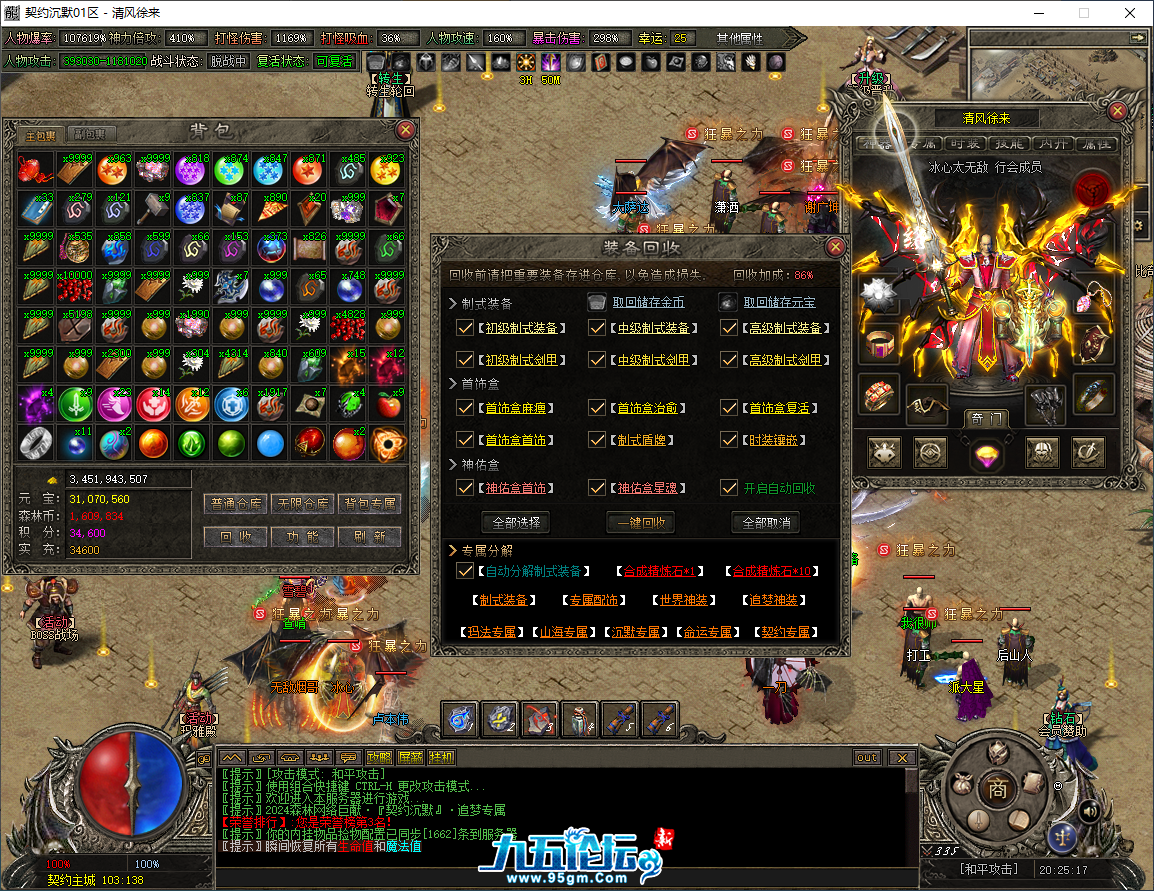Click 全部取消 to deselect all
This screenshot has height=891, width=1154.
point(766,522)
